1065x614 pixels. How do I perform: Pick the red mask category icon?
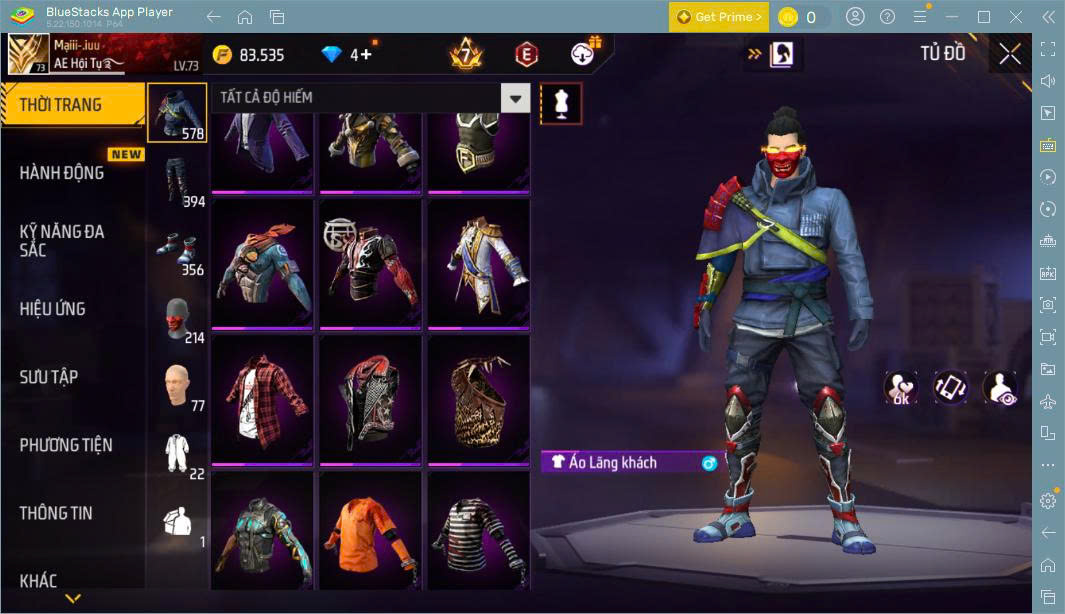coord(177,316)
